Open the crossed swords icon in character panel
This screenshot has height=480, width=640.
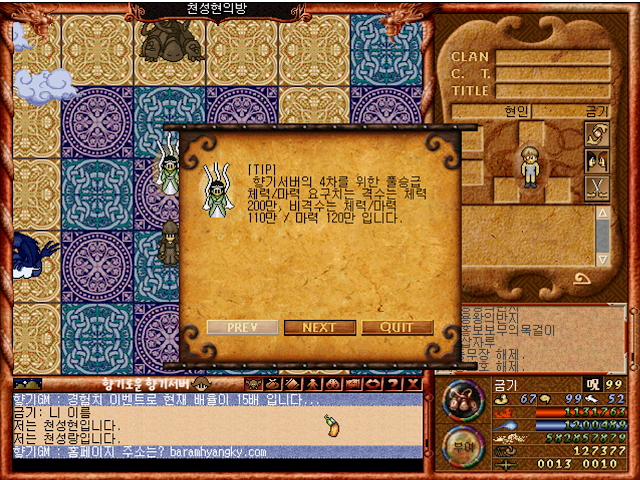pyautogui.click(x=596, y=187)
